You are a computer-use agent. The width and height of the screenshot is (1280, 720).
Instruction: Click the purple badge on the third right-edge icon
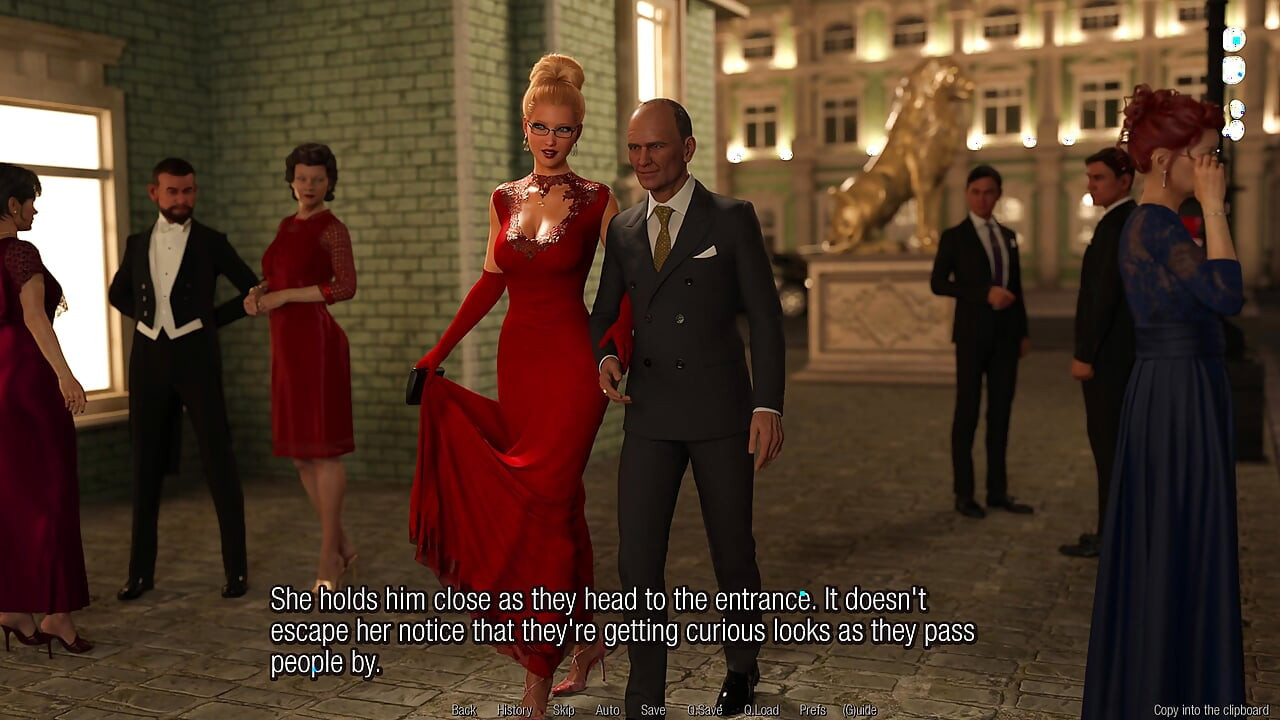pyautogui.click(x=1242, y=112)
